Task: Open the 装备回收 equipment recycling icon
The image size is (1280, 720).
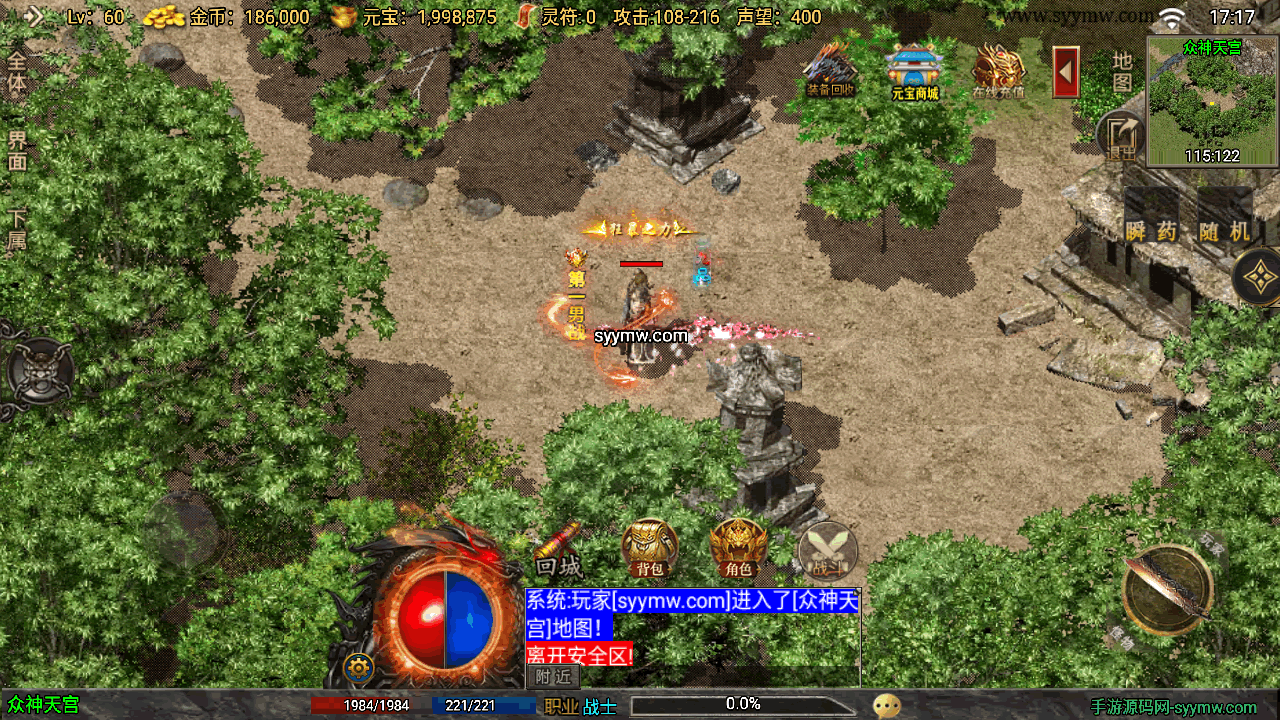Action: (830, 70)
